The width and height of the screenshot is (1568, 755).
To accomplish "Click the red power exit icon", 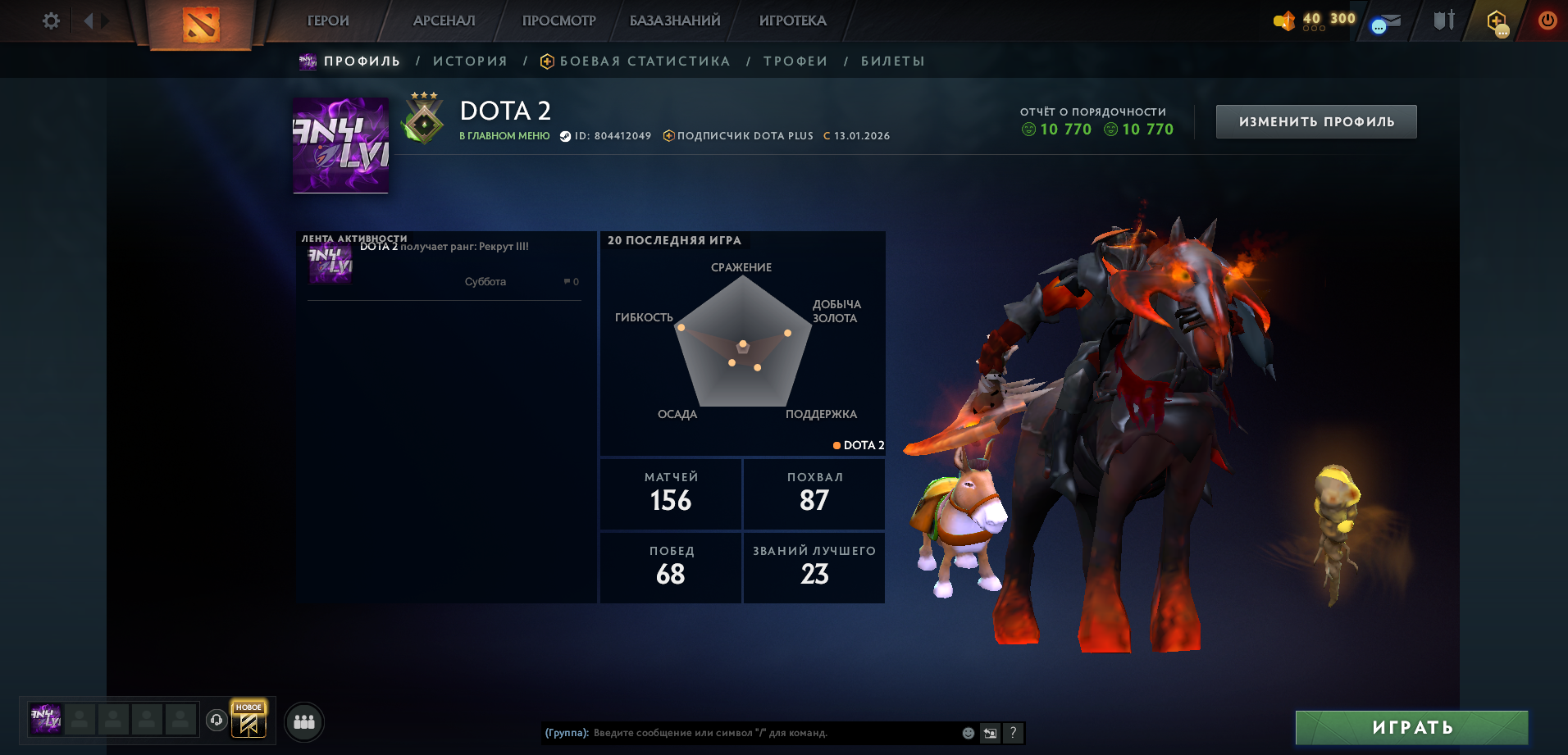I will coord(1547,19).
